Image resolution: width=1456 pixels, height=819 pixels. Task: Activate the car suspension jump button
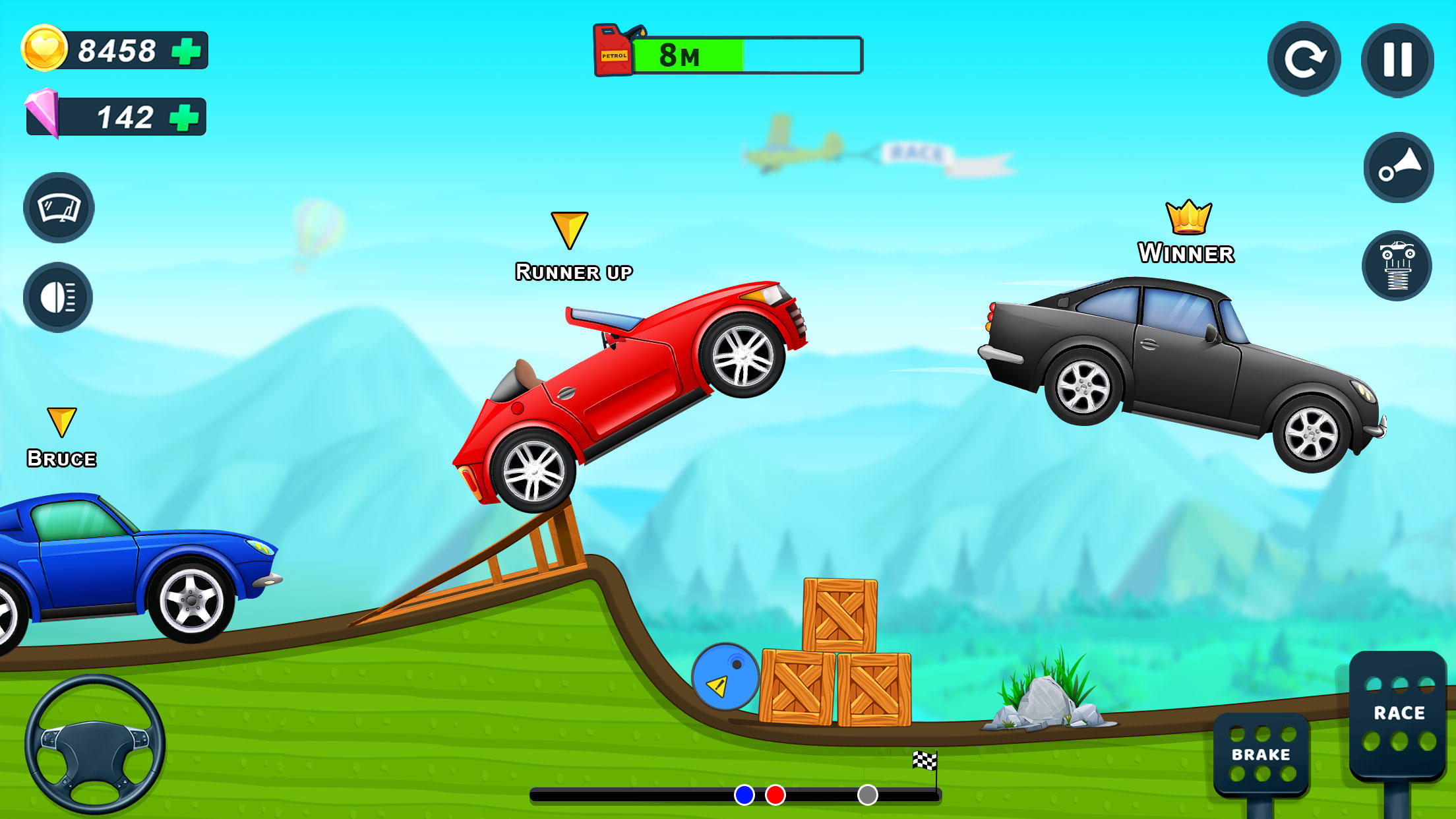pos(1397,266)
